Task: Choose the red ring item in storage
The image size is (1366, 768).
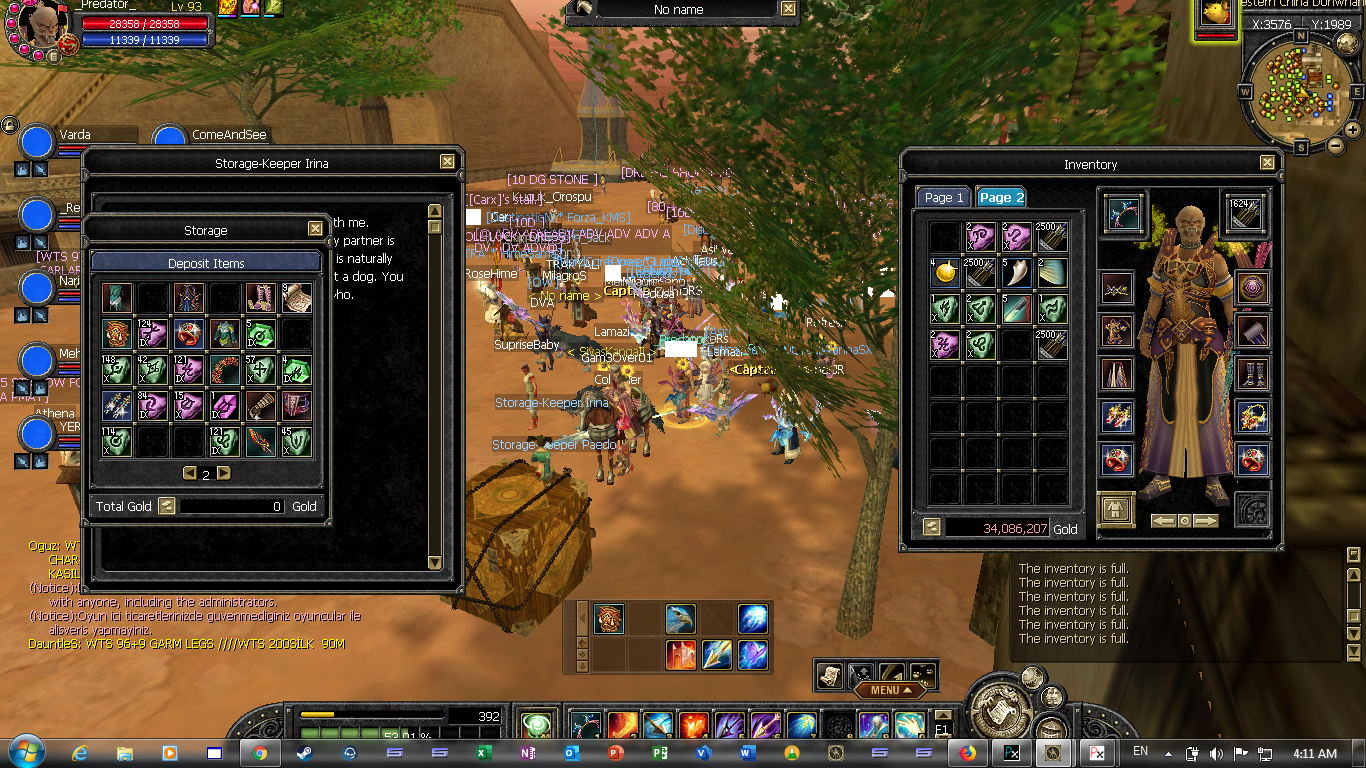Action: coord(189,334)
